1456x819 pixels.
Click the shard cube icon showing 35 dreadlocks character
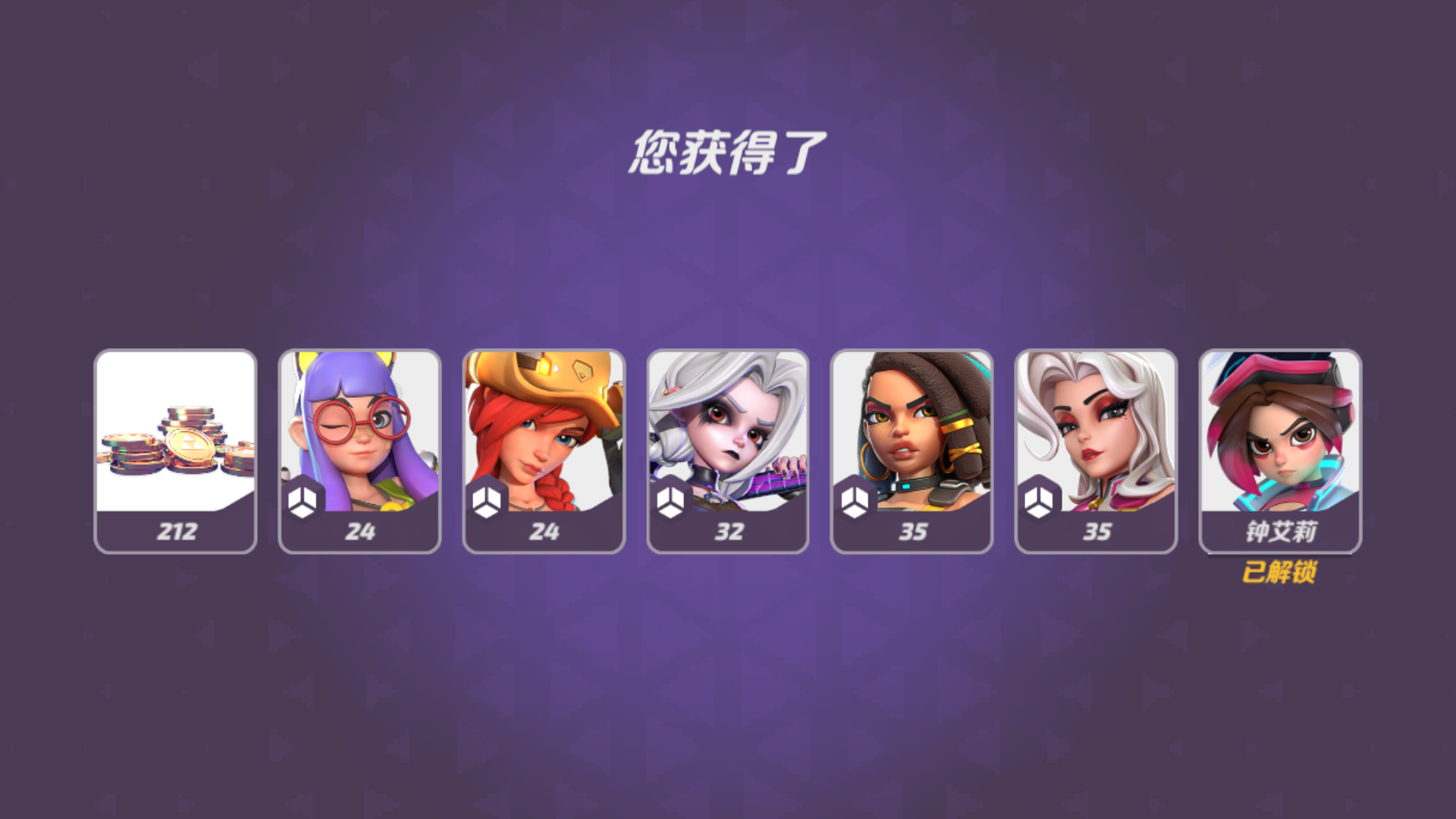(854, 499)
